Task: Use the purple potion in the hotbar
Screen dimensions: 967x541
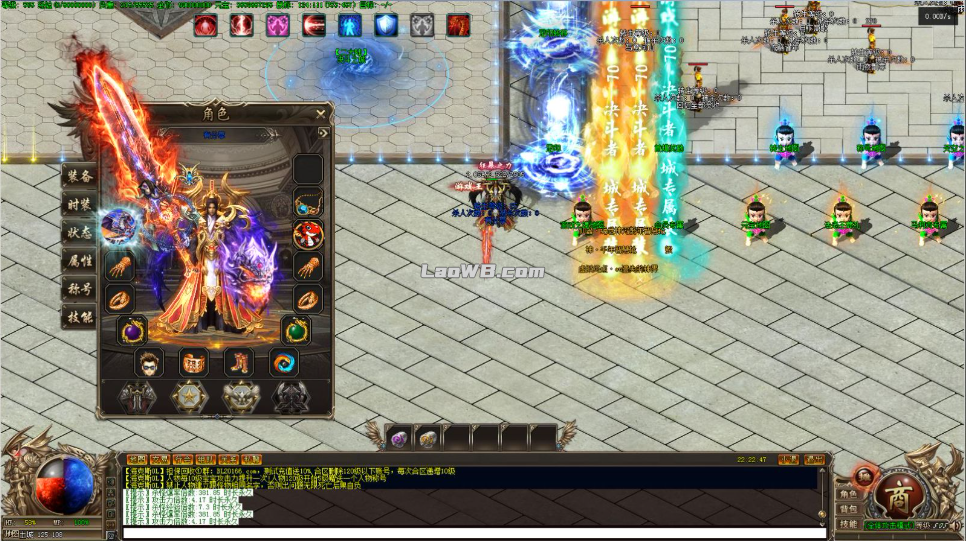Action: (x=399, y=438)
